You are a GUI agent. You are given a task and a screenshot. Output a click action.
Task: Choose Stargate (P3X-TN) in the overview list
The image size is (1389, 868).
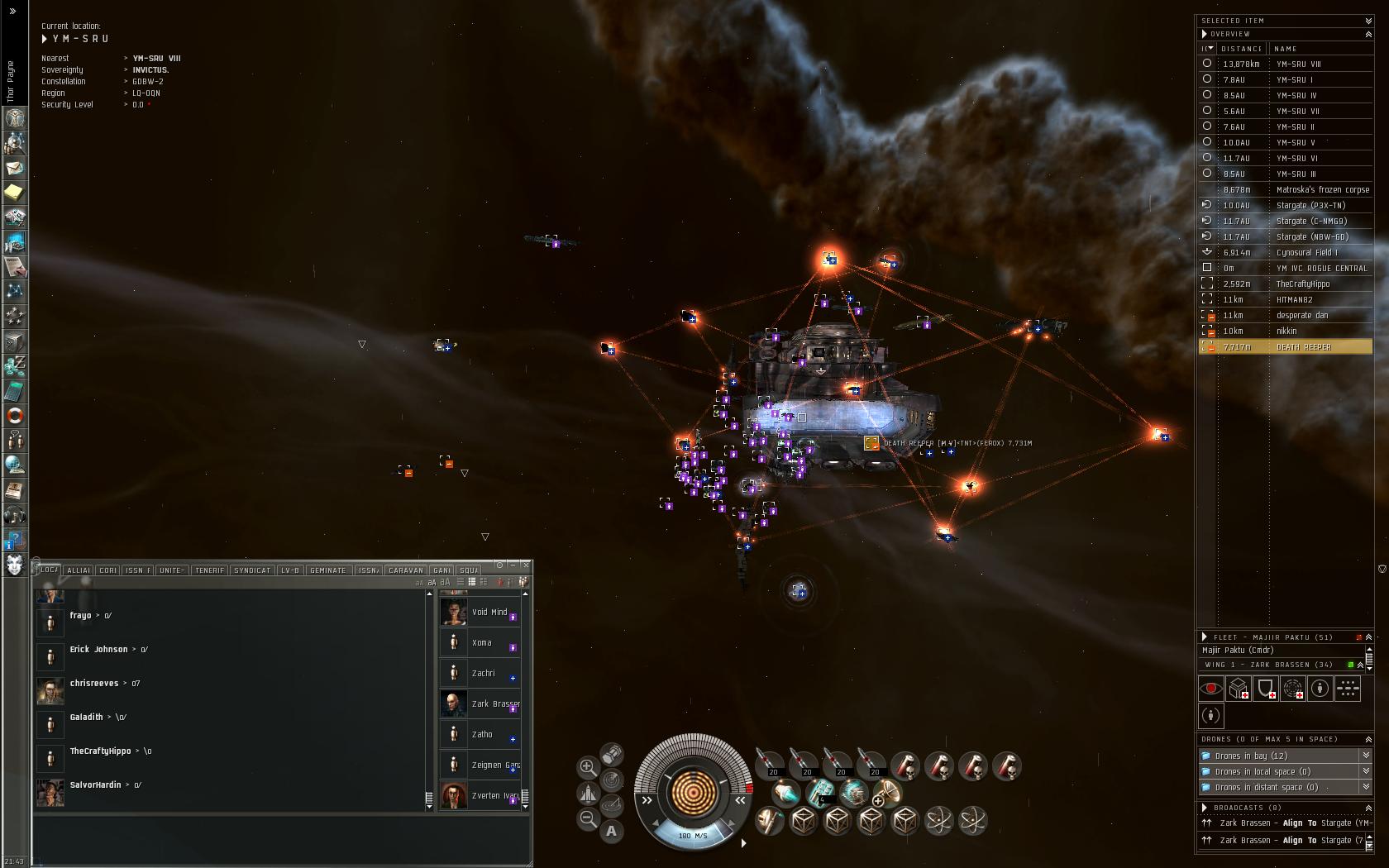pyautogui.click(x=1310, y=205)
